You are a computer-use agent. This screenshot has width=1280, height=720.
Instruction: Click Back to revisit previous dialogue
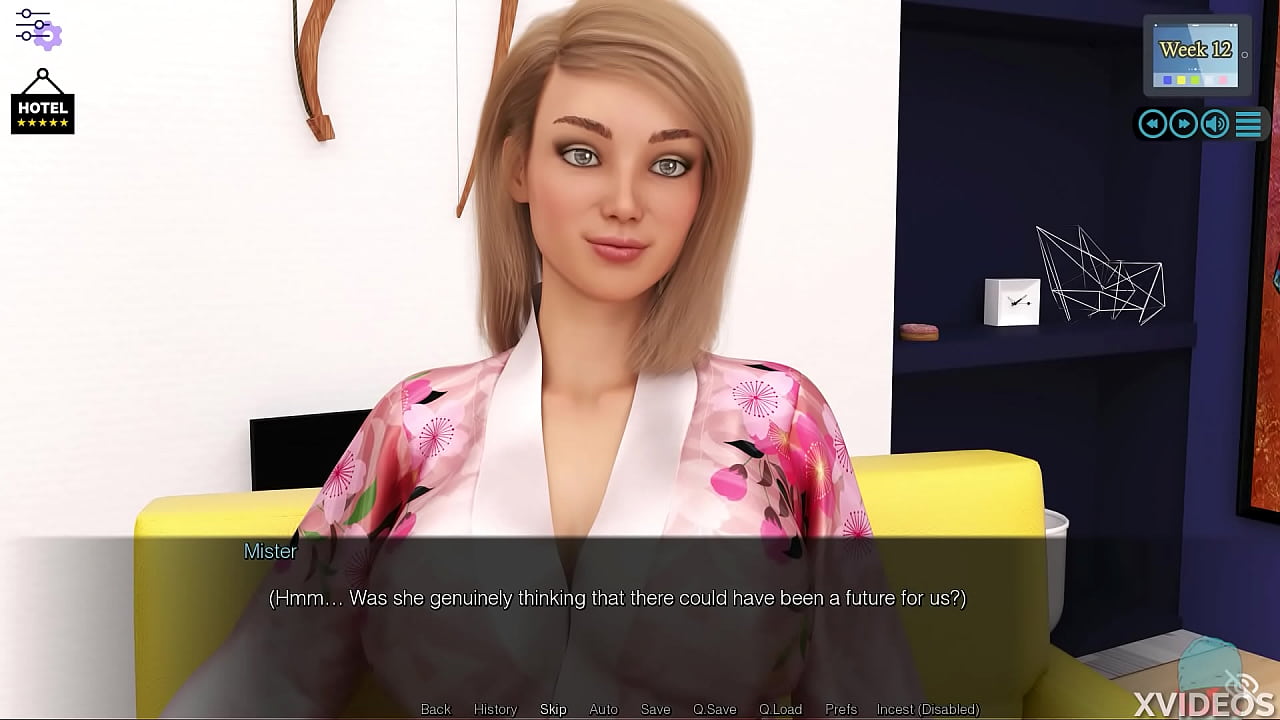pos(435,709)
